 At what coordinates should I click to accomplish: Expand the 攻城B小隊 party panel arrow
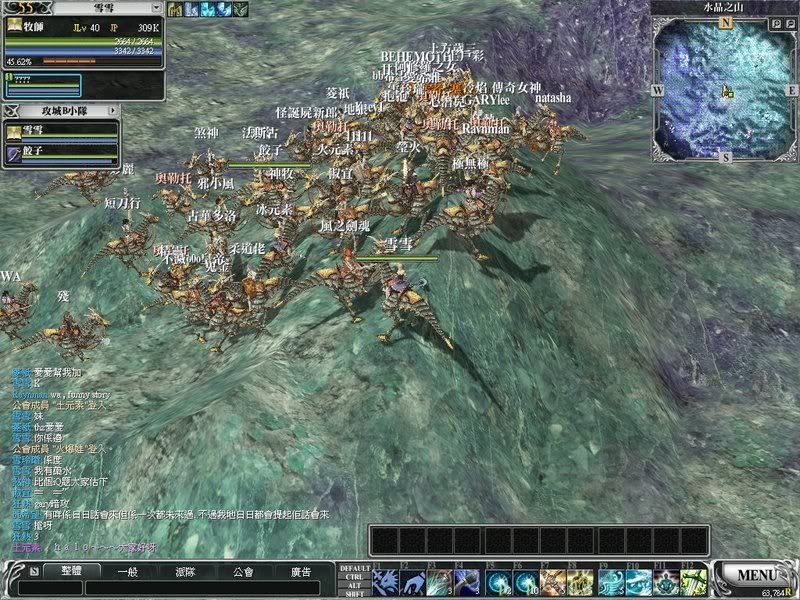click(x=112, y=110)
